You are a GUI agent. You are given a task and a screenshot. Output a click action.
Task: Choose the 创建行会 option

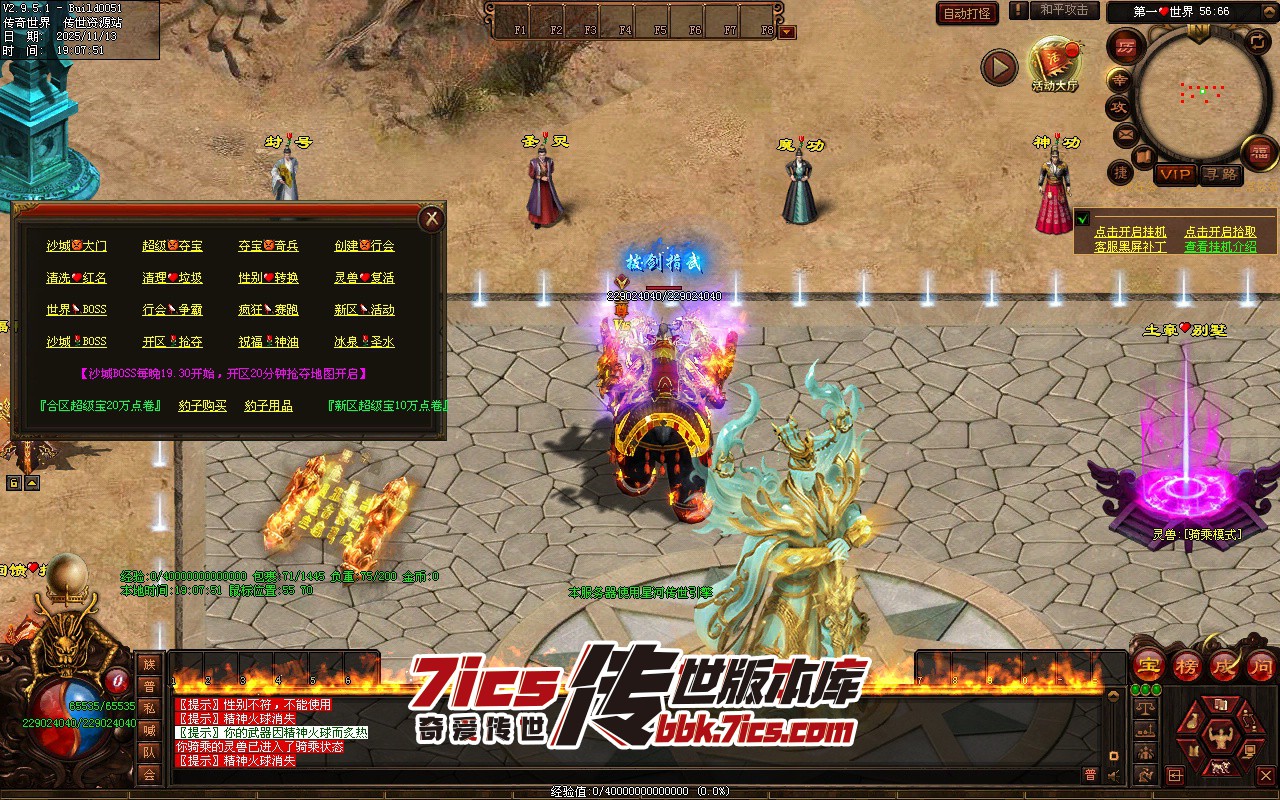(364, 246)
